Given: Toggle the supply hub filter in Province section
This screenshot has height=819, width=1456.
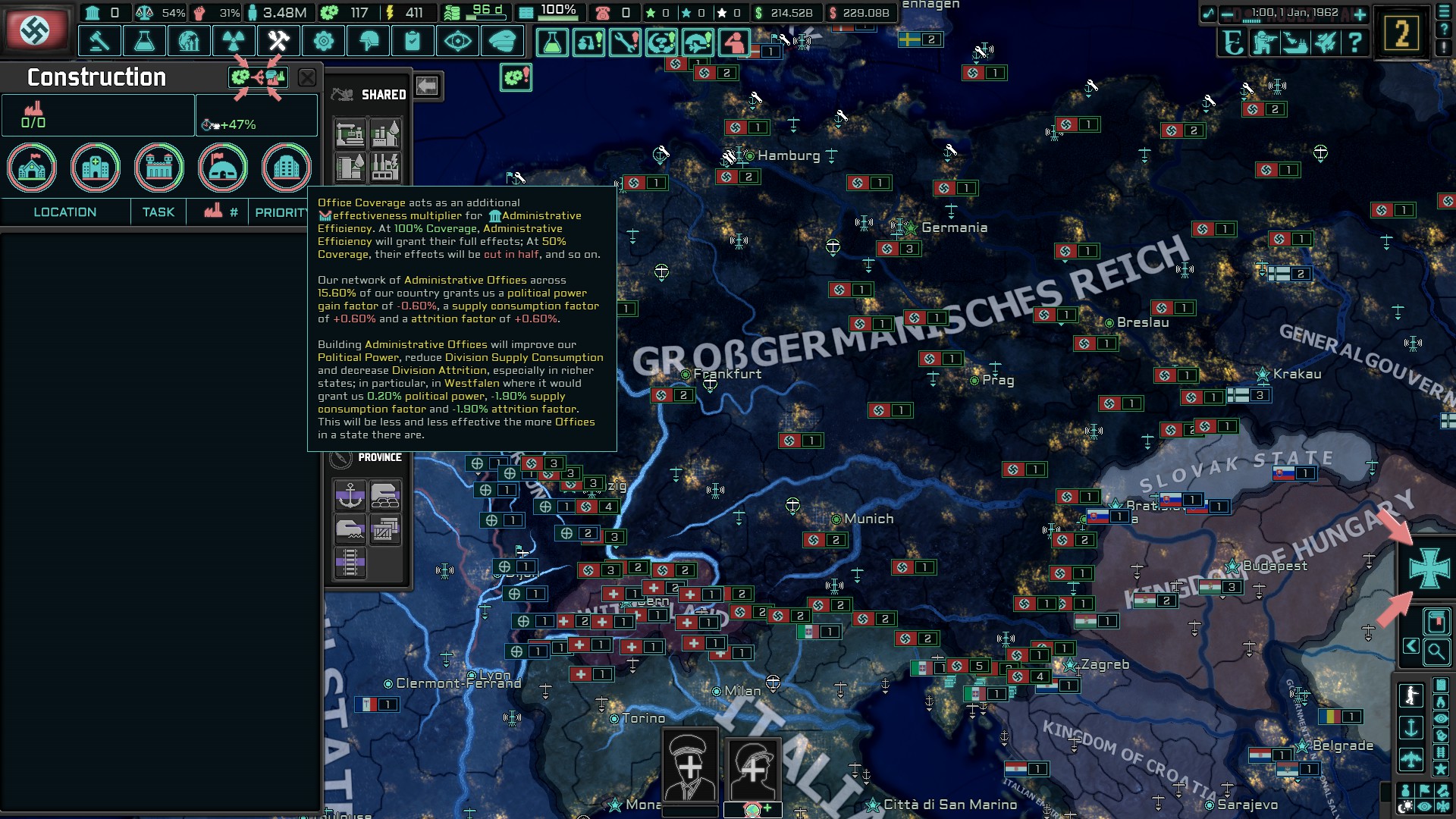Looking at the screenshot, I should [385, 494].
